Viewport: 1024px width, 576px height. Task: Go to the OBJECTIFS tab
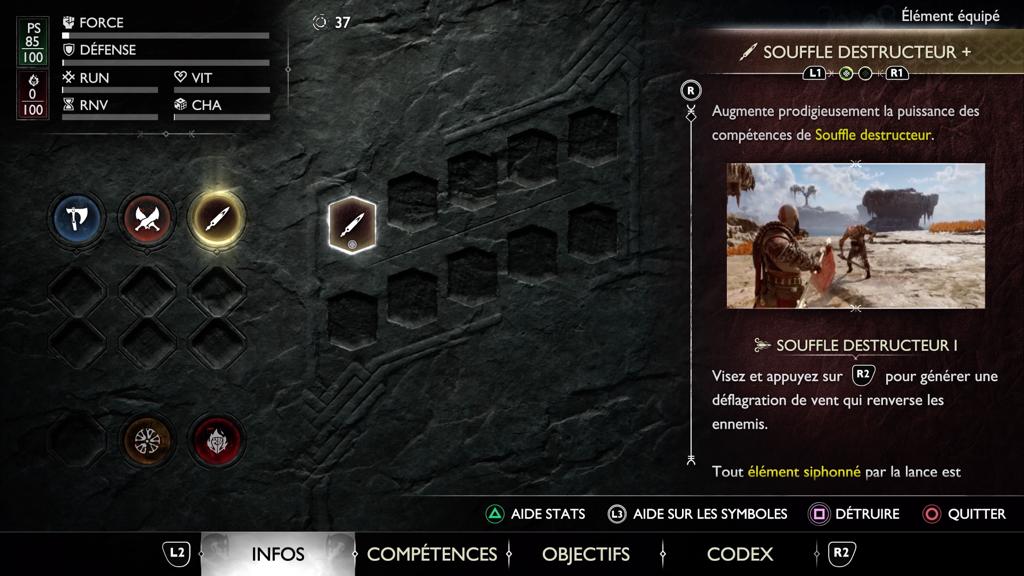point(586,554)
